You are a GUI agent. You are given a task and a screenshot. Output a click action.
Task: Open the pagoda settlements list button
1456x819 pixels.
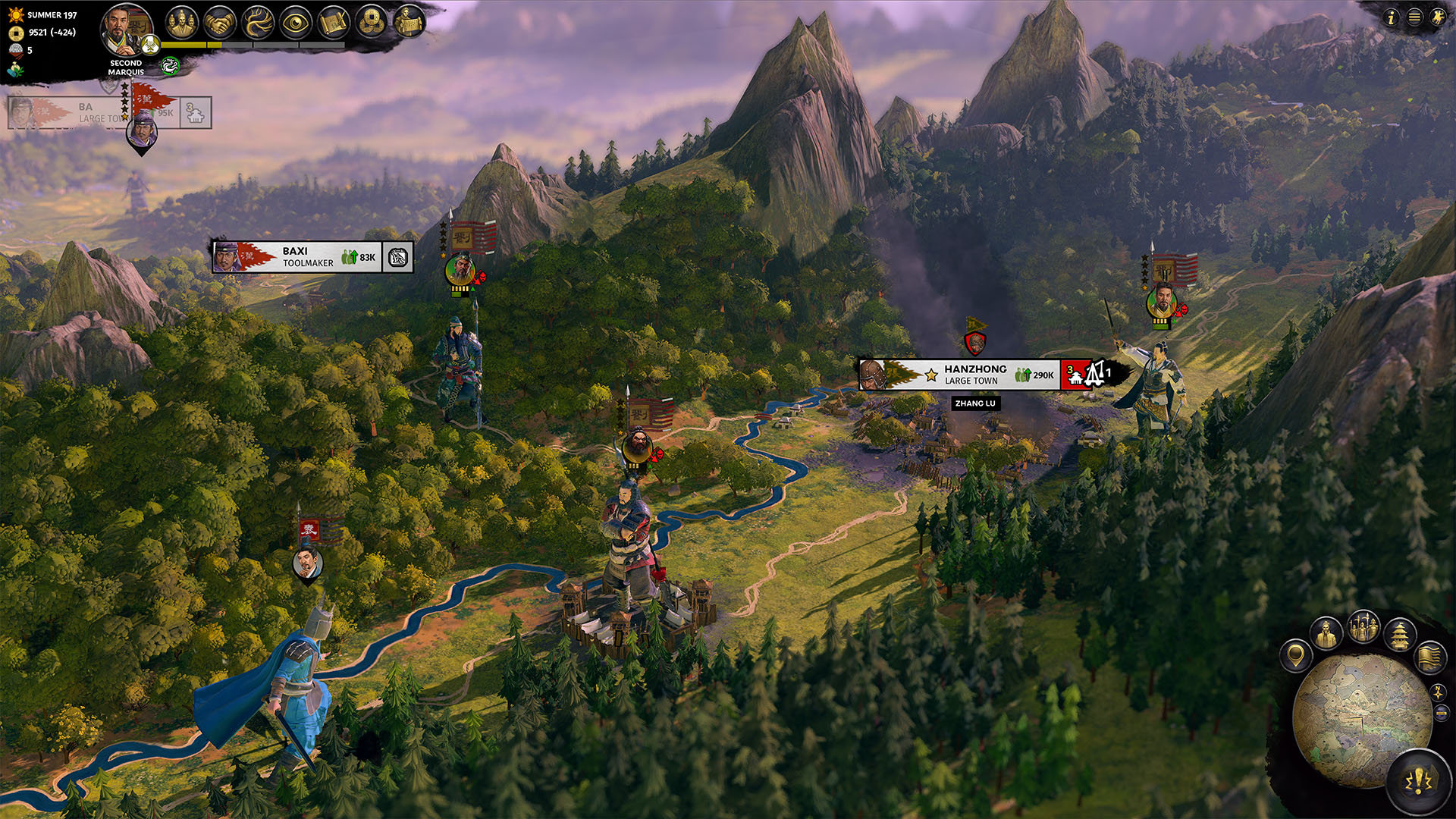point(1400,634)
